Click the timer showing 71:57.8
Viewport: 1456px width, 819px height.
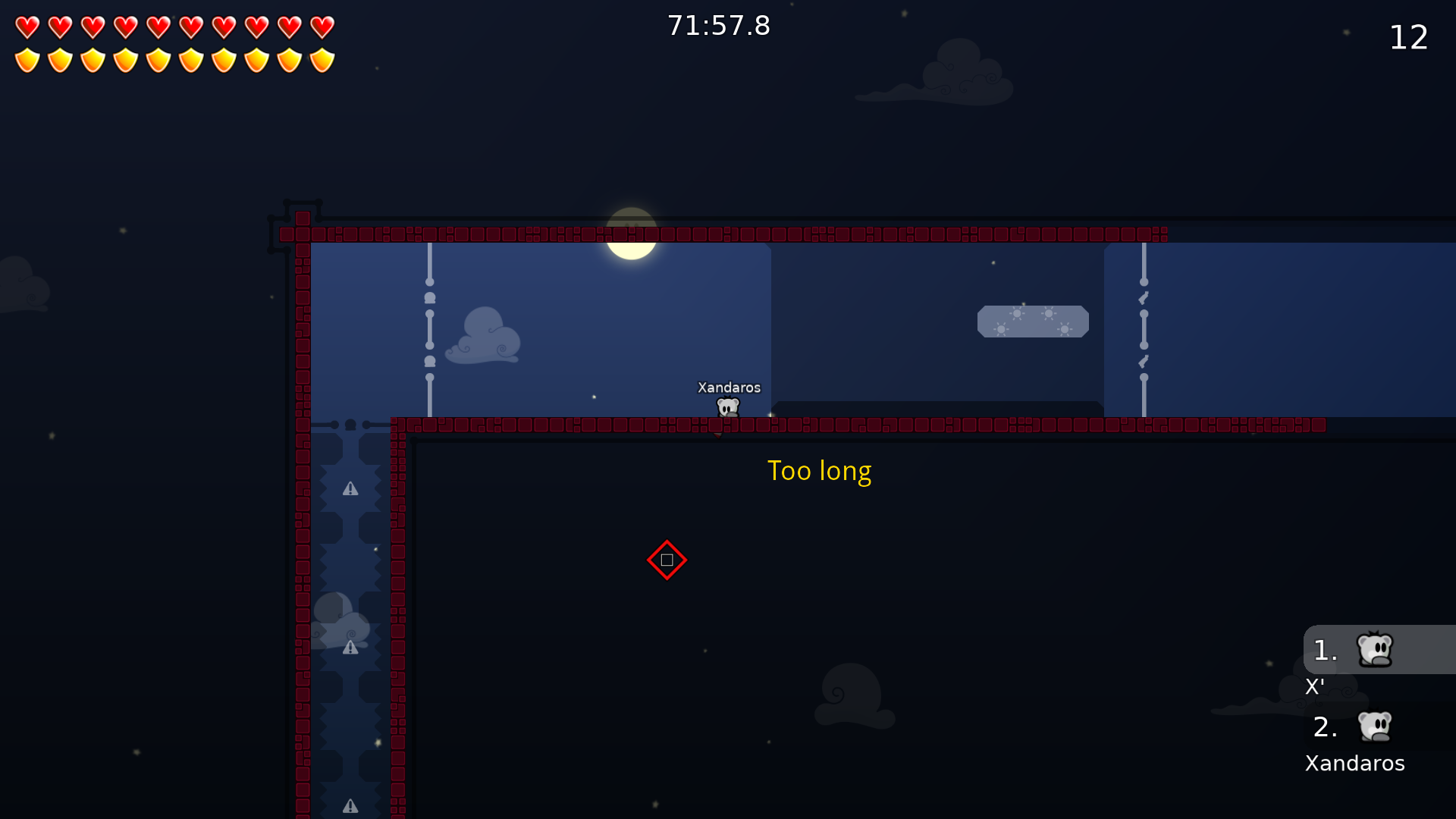tap(718, 25)
